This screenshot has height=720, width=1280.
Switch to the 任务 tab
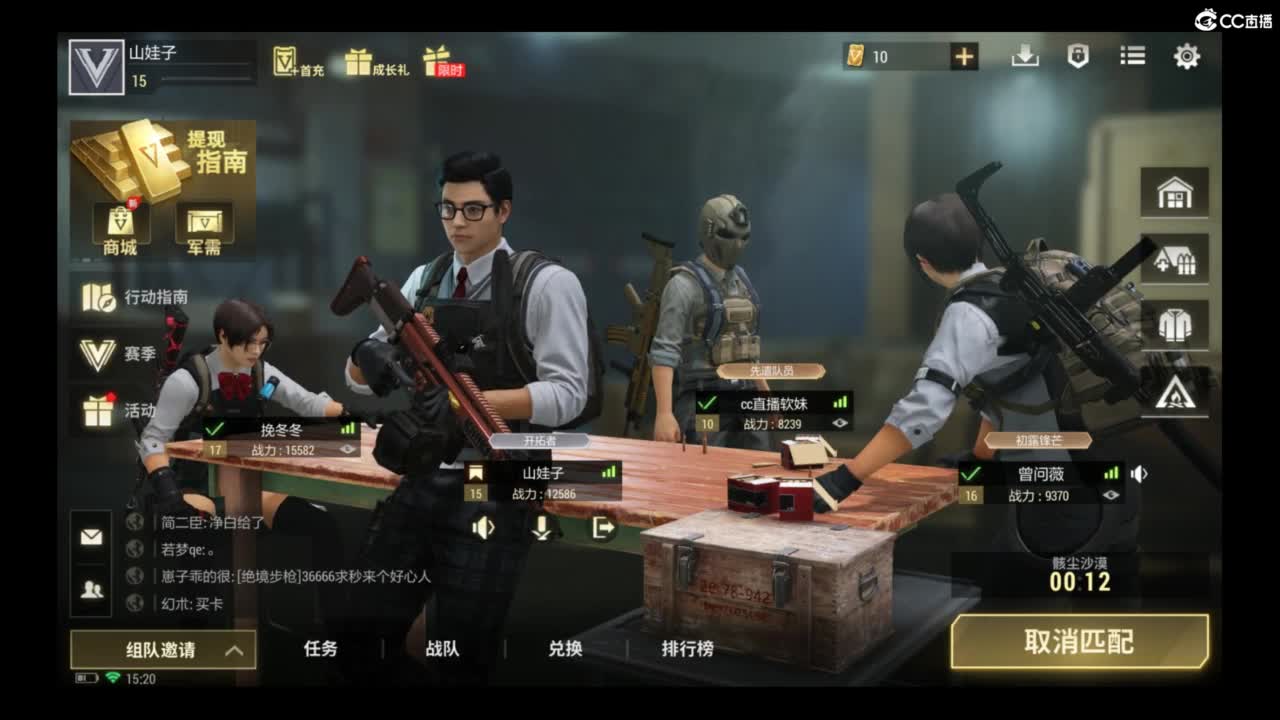(x=319, y=649)
